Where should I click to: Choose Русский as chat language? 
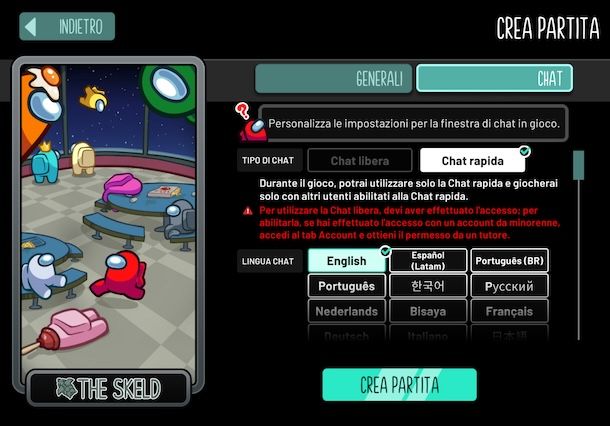tap(509, 286)
